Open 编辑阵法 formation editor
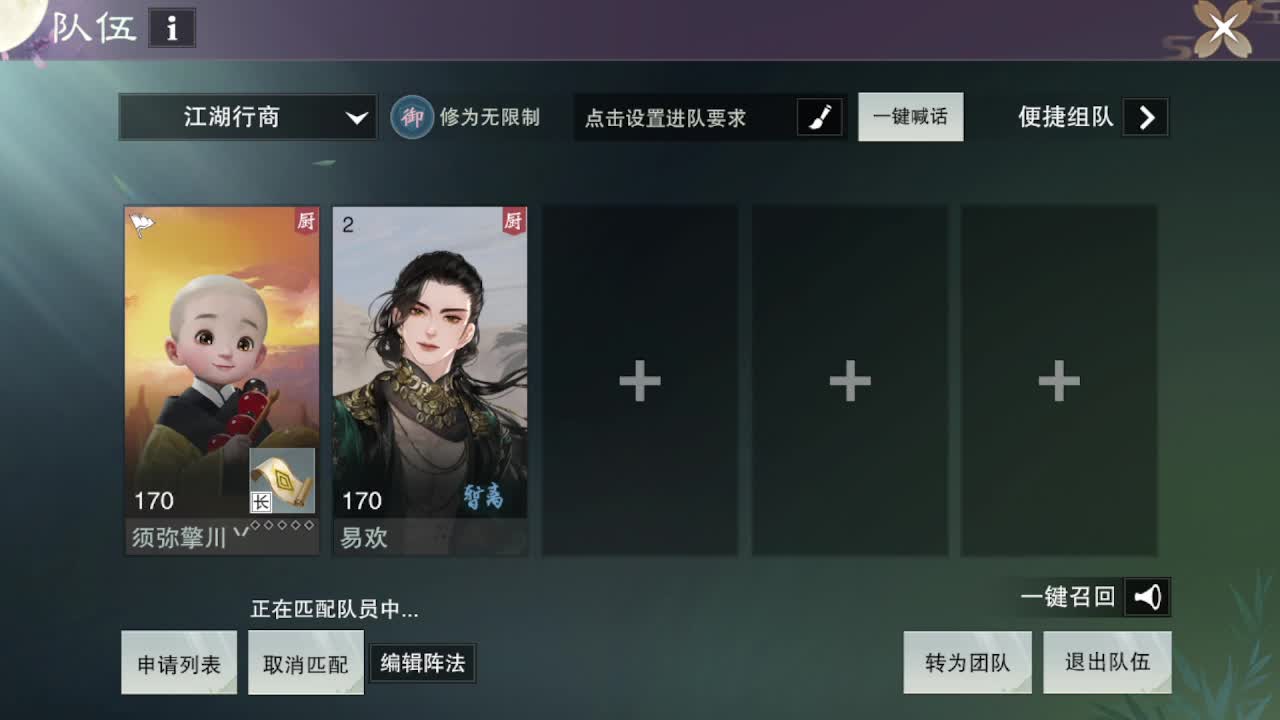The width and height of the screenshot is (1280, 720). (x=422, y=662)
